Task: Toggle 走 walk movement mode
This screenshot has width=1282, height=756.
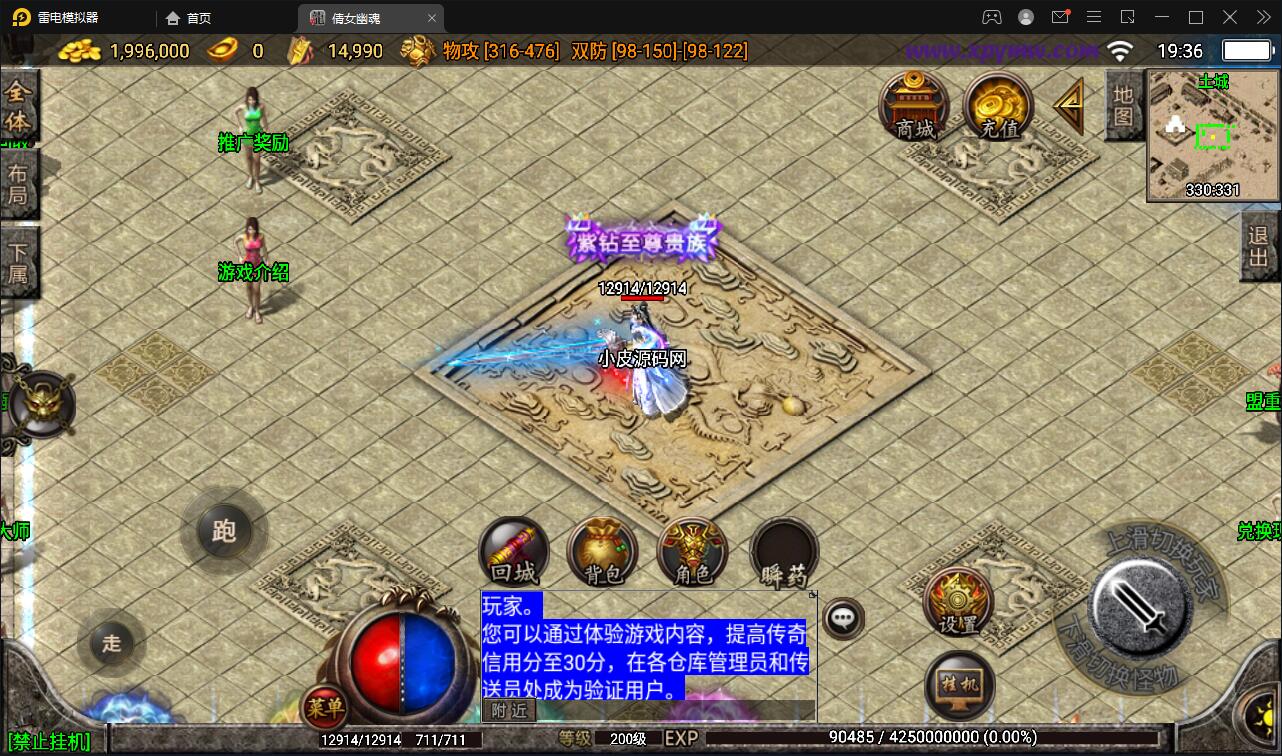Action: pos(110,644)
